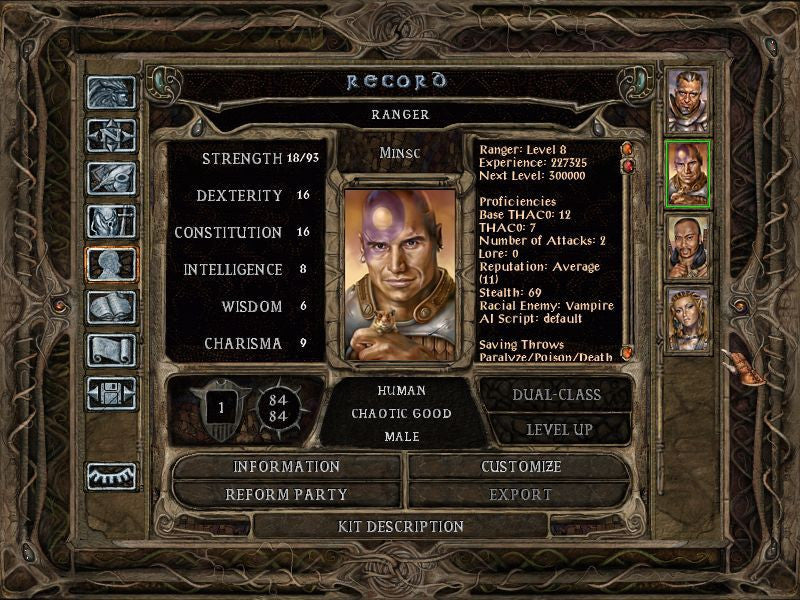Choose Reform Party

(287, 494)
